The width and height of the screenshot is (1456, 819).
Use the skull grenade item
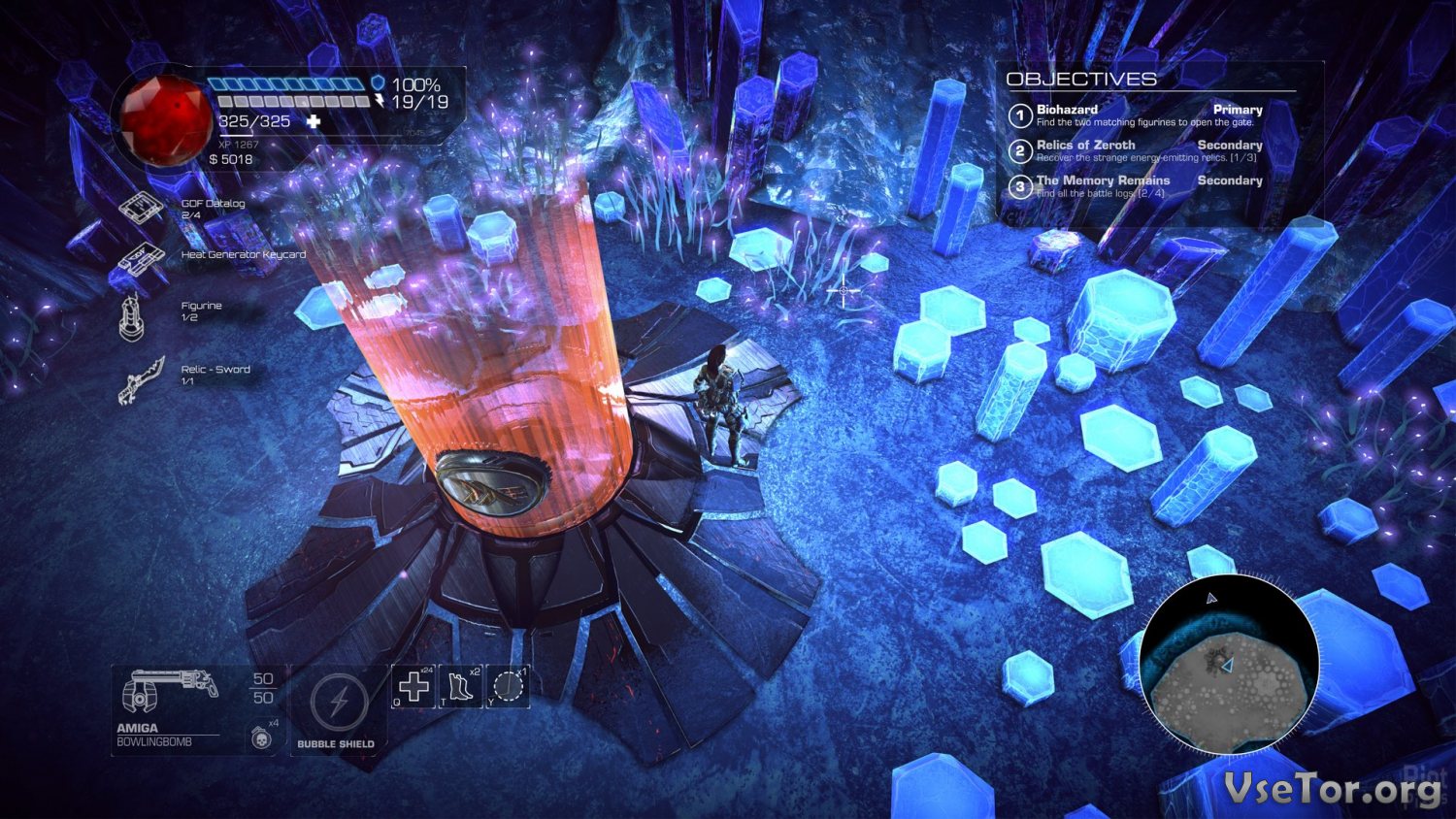pyautogui.click(x=260, y=737)
